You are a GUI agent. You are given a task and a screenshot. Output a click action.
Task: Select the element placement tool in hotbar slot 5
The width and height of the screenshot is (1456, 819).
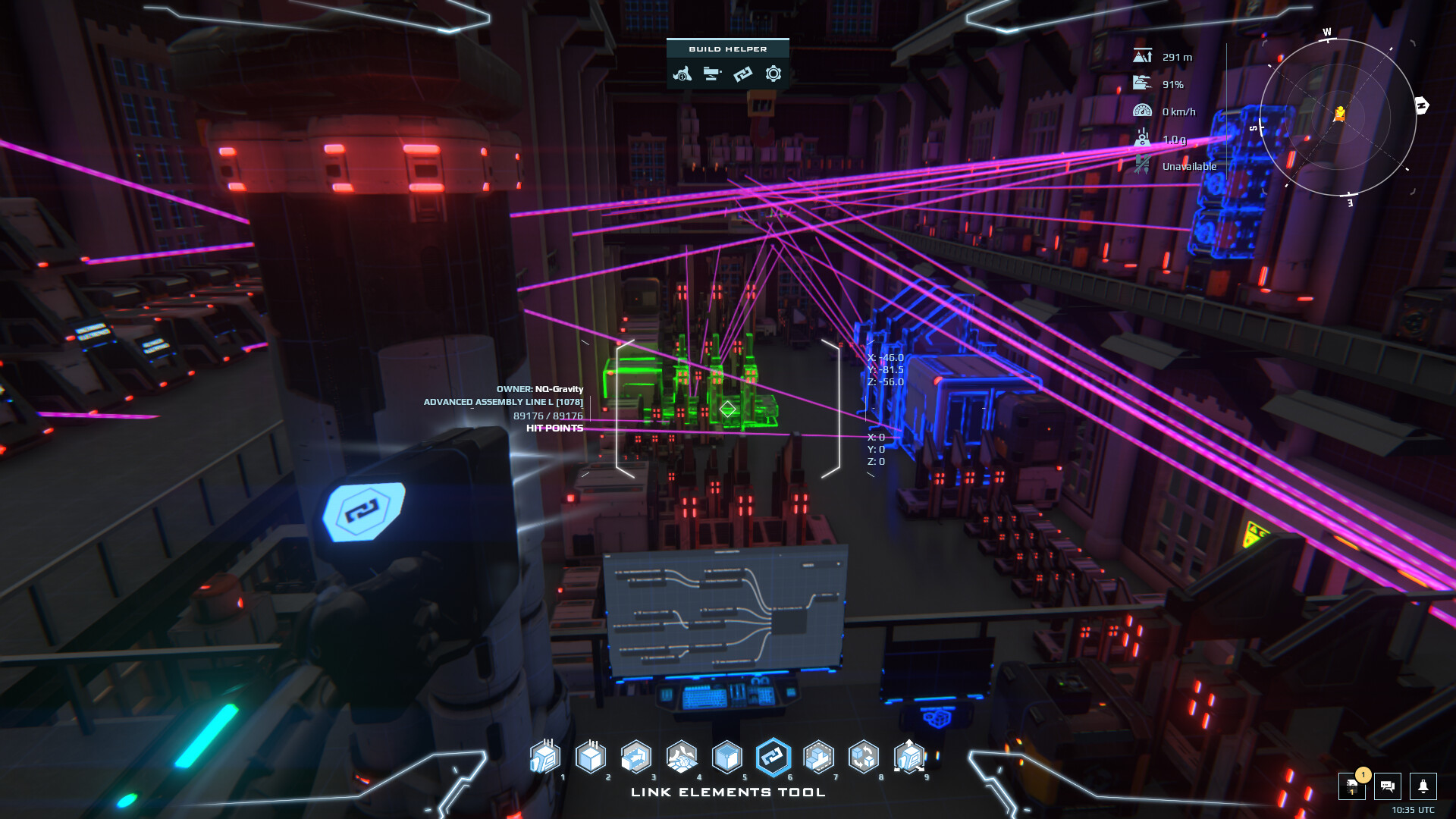[728, 758]
